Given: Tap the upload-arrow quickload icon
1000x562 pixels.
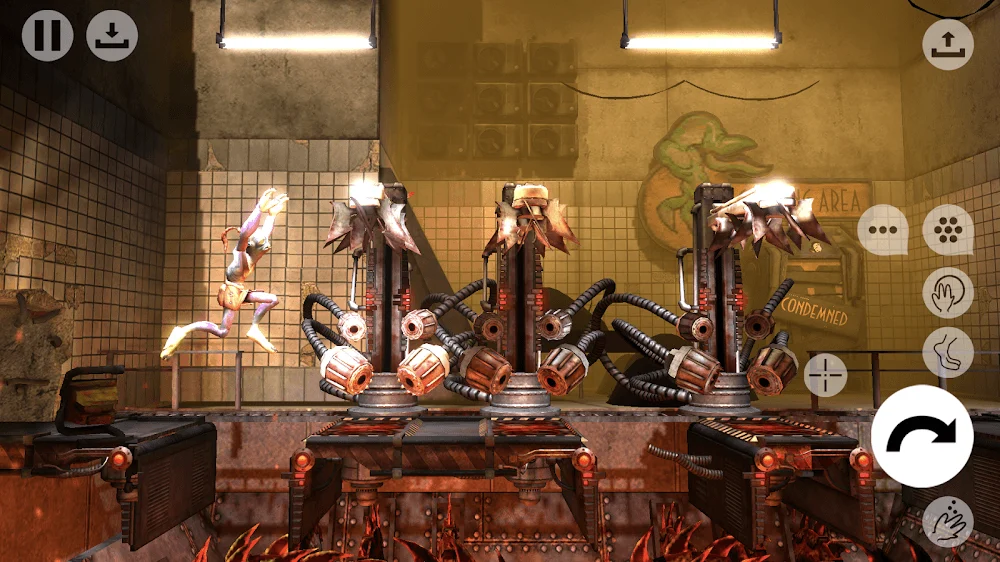Looking at the screenshot, I should [x=947, y=44].
